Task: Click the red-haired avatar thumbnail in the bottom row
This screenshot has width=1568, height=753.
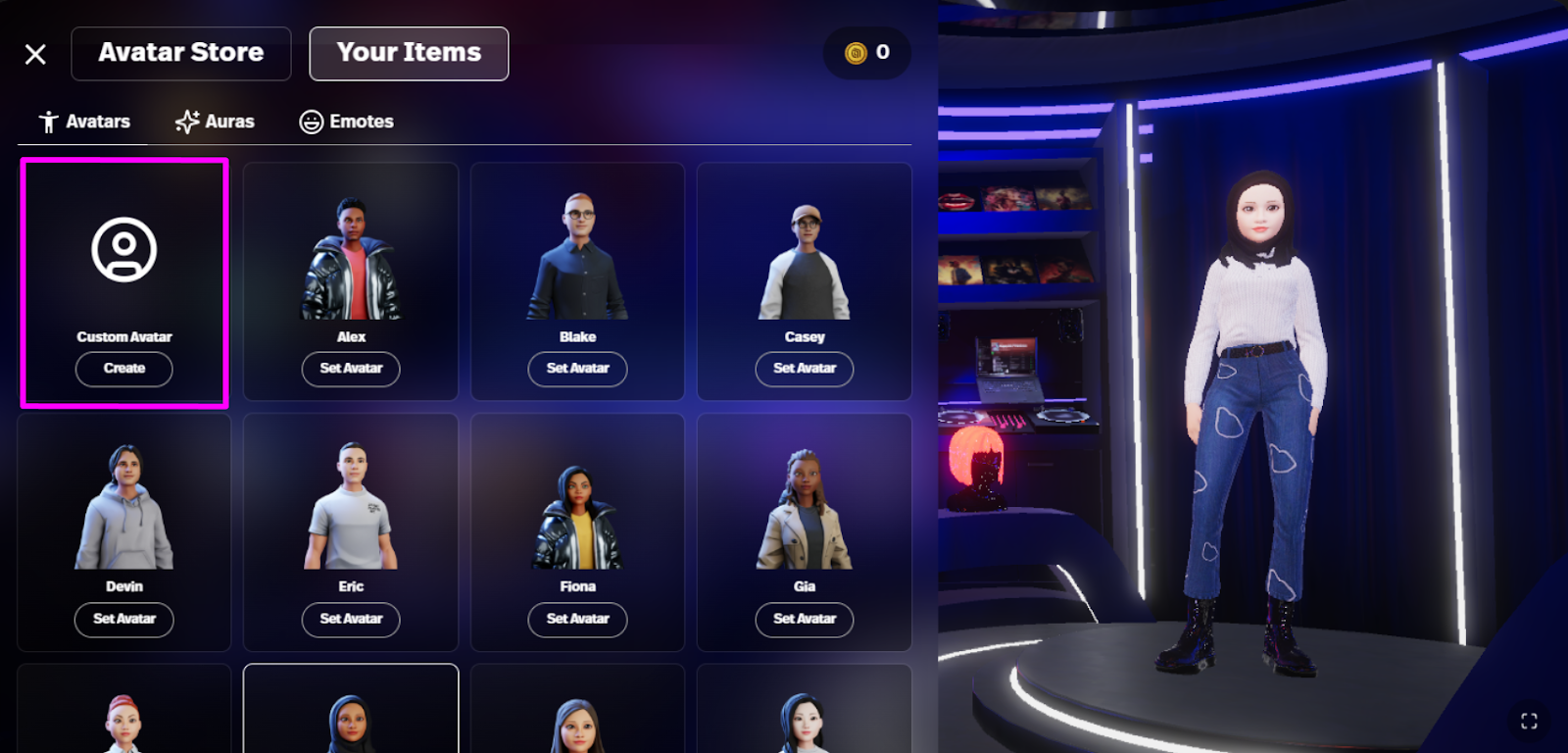Action: point(123,716)
